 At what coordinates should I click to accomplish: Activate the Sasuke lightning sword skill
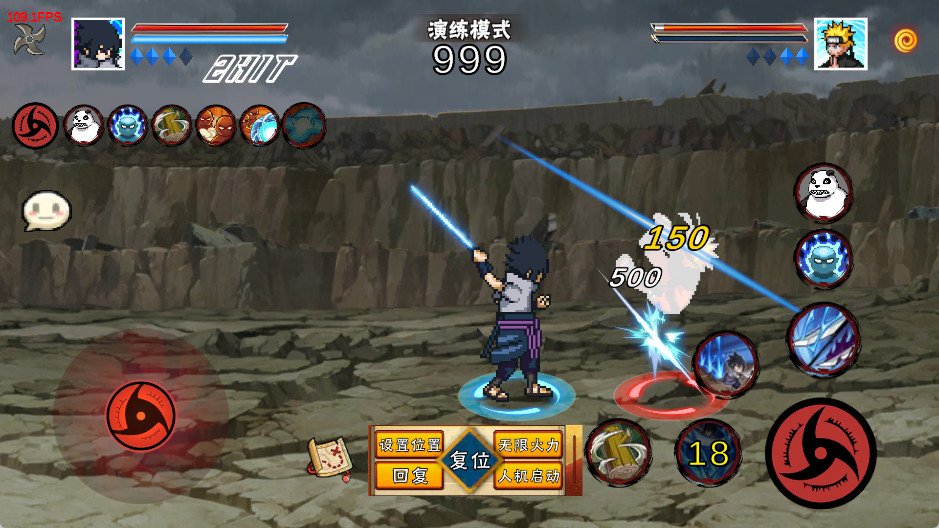[x=726, y=365]
